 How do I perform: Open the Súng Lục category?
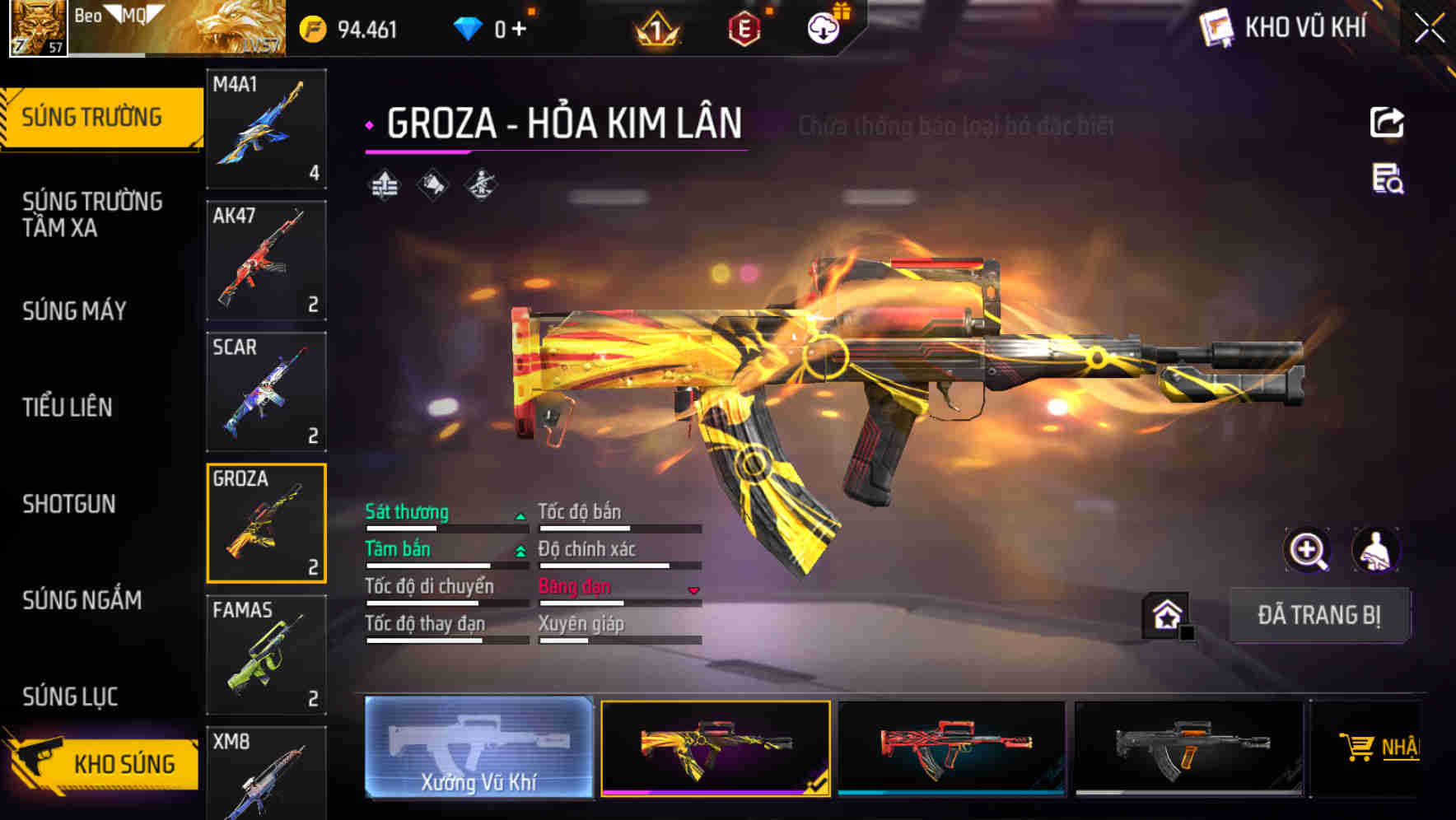[x=71, y=697]
